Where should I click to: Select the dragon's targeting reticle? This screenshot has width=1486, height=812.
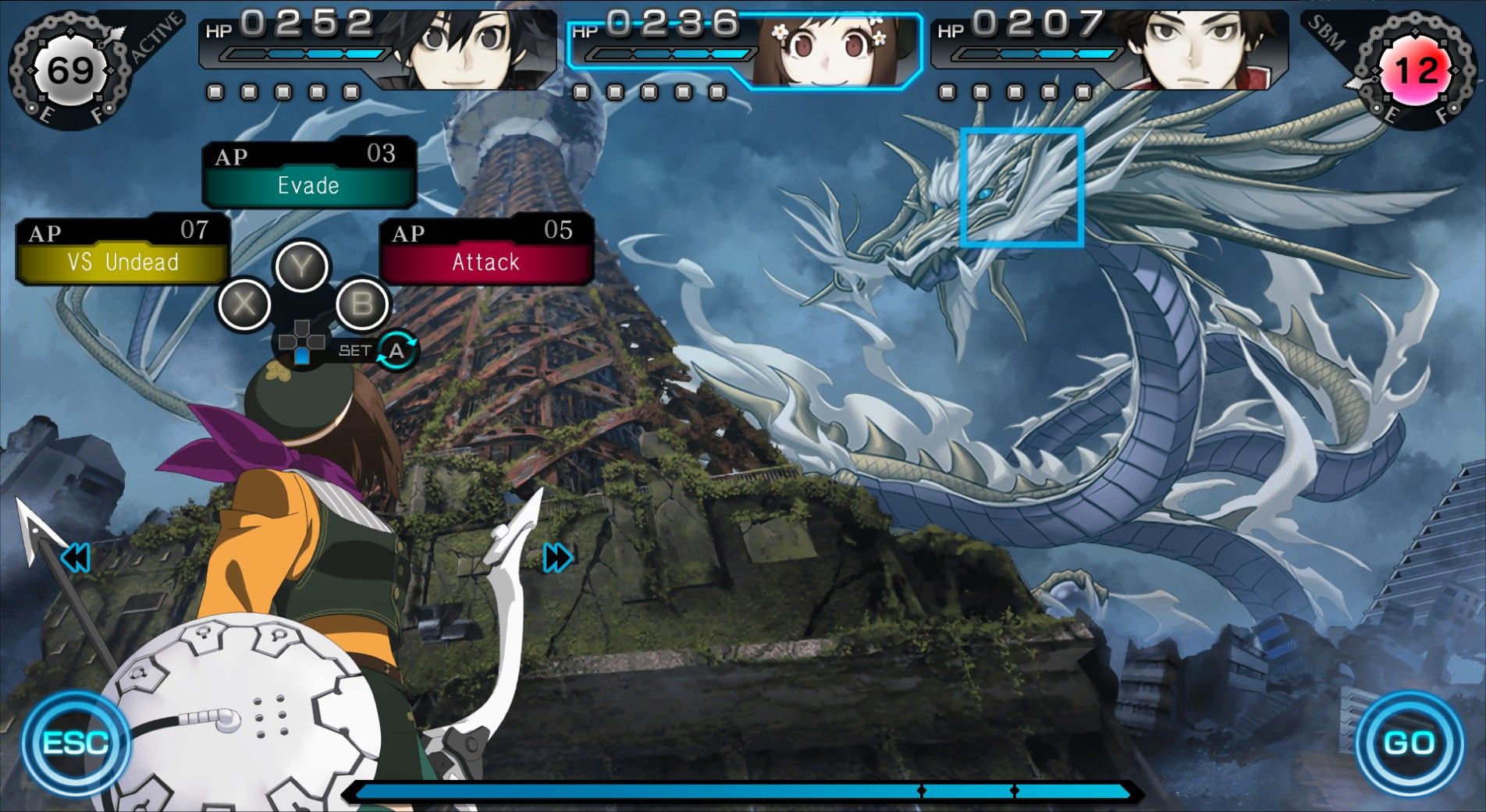point(1022,187)
